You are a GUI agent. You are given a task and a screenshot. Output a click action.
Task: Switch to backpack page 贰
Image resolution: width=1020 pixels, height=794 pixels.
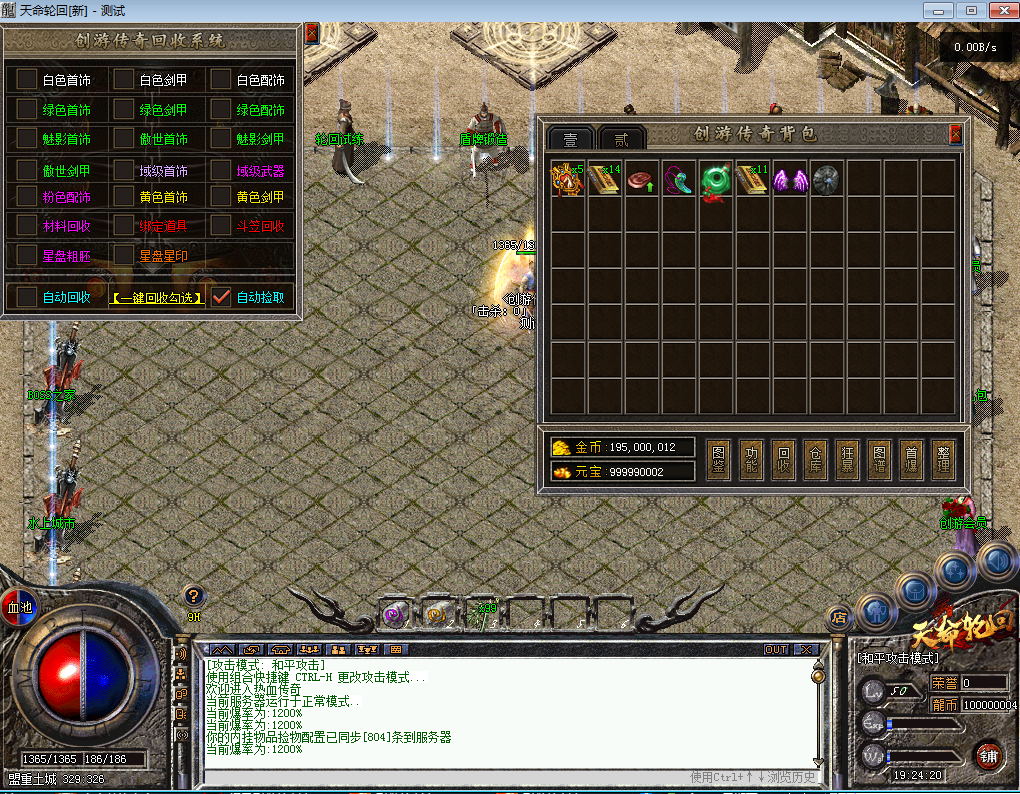pos(621,139)
